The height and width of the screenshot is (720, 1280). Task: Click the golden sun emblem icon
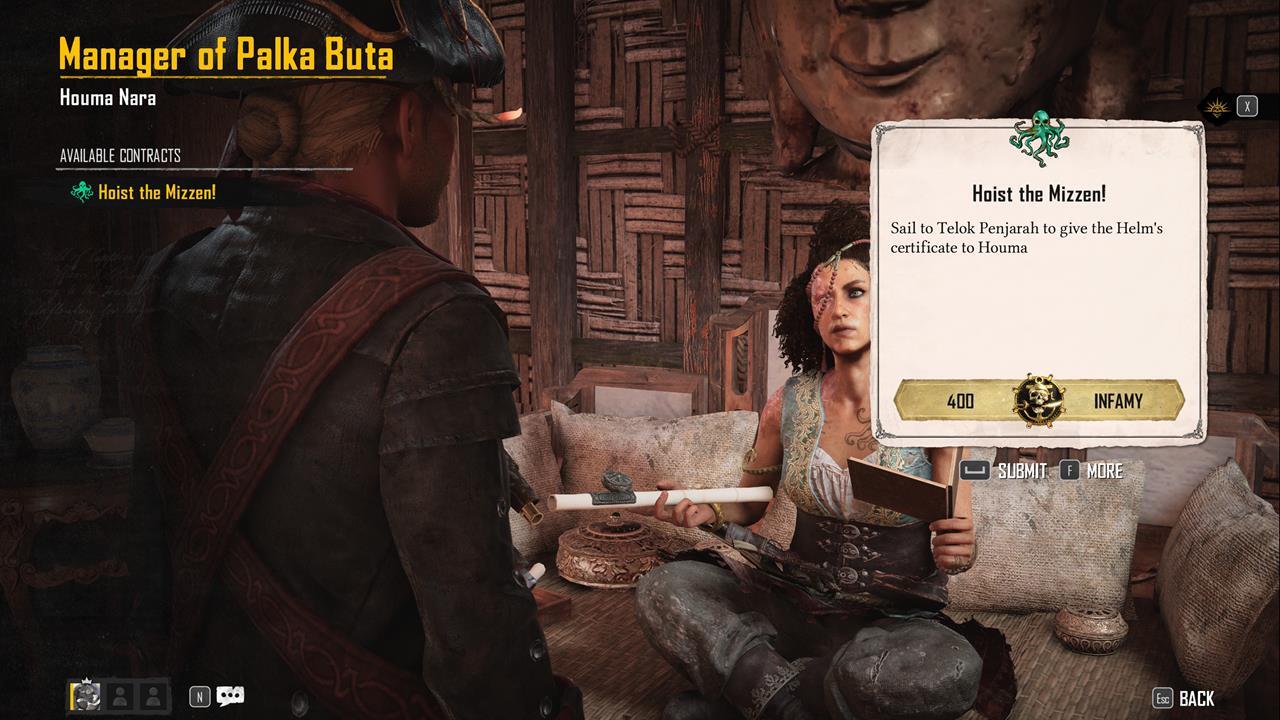[1216, 107]
